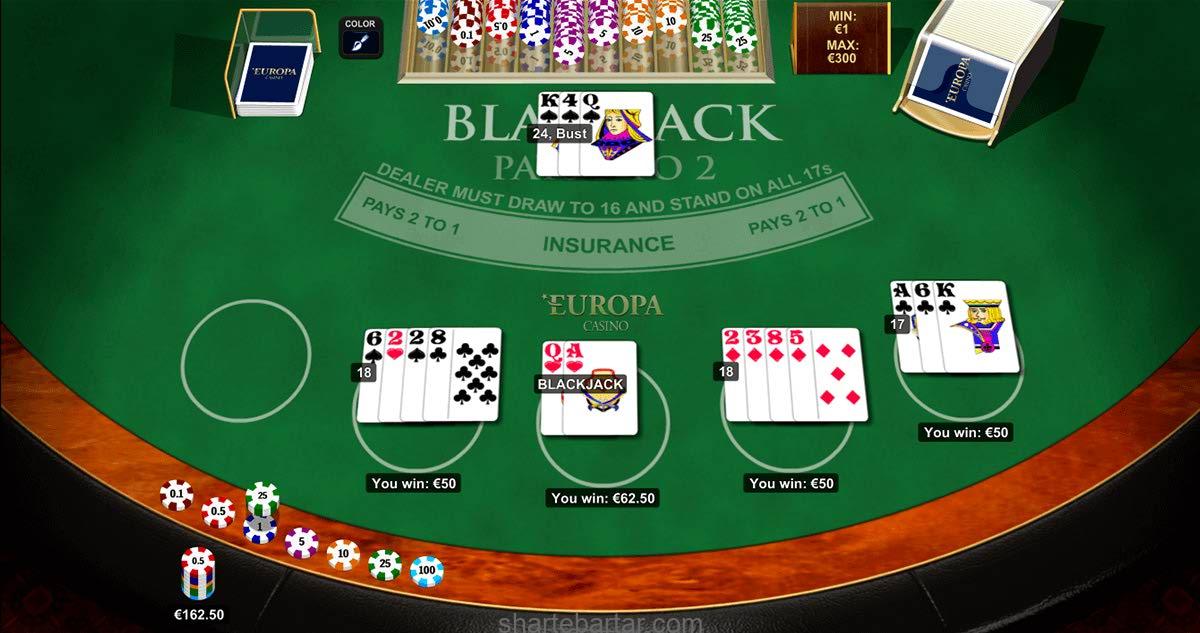Pick the light blue 100 chip
The image size is (1200, 633).
(427, 570)
